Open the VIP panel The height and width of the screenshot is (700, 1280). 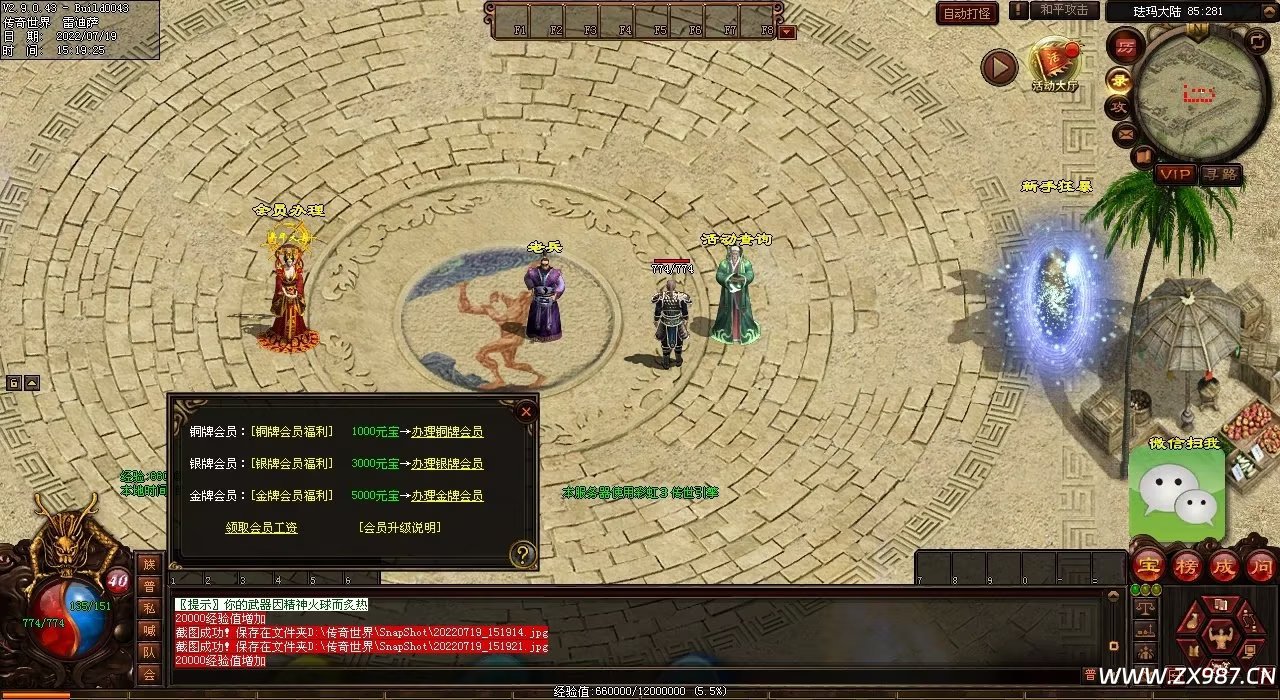[1175, 174]
